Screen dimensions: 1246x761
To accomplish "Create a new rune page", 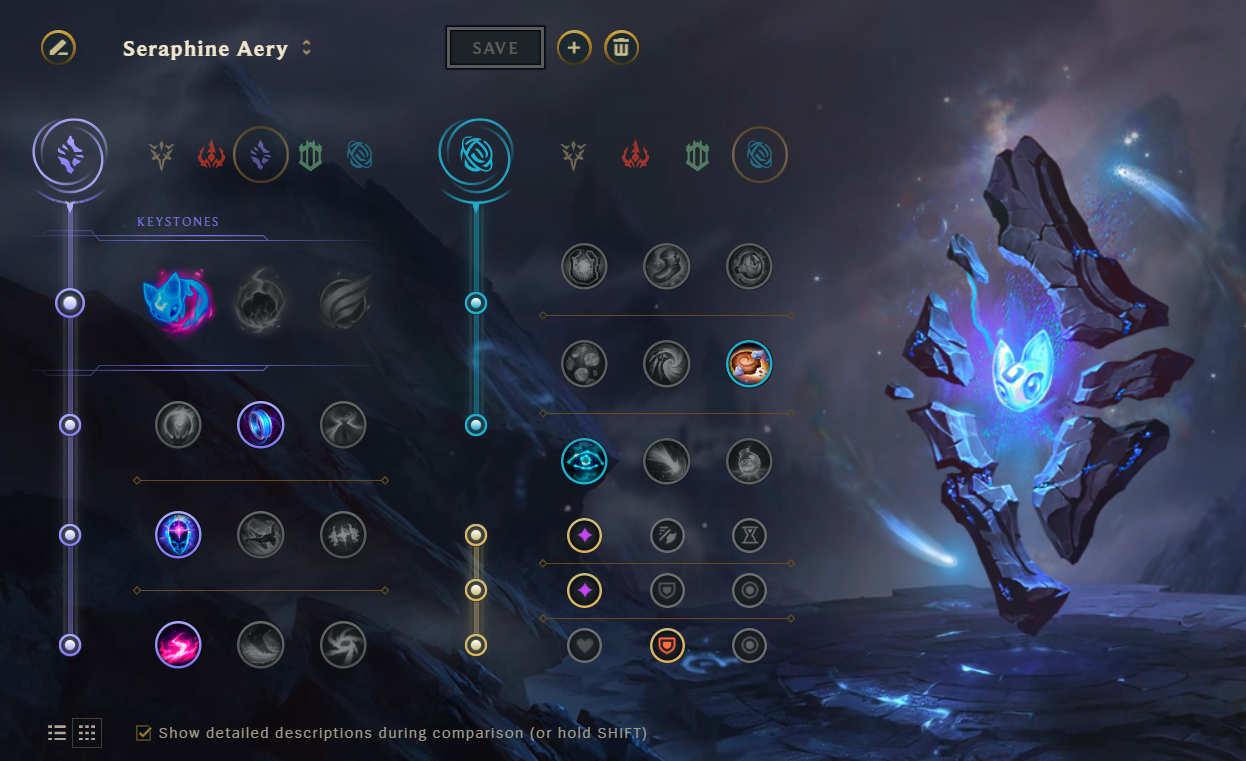I will [x=574, y=47].
